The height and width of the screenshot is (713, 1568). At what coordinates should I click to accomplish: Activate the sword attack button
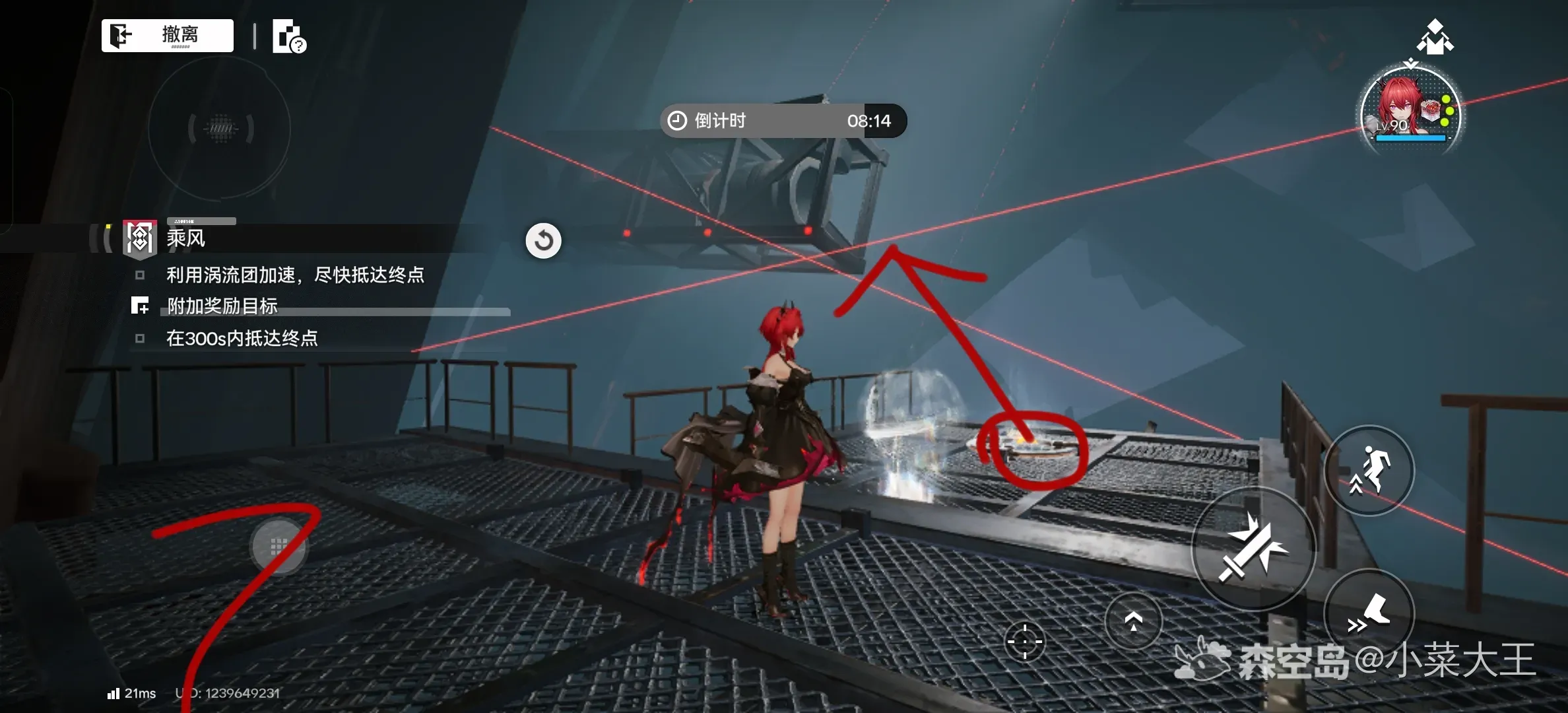[1253, 548]
